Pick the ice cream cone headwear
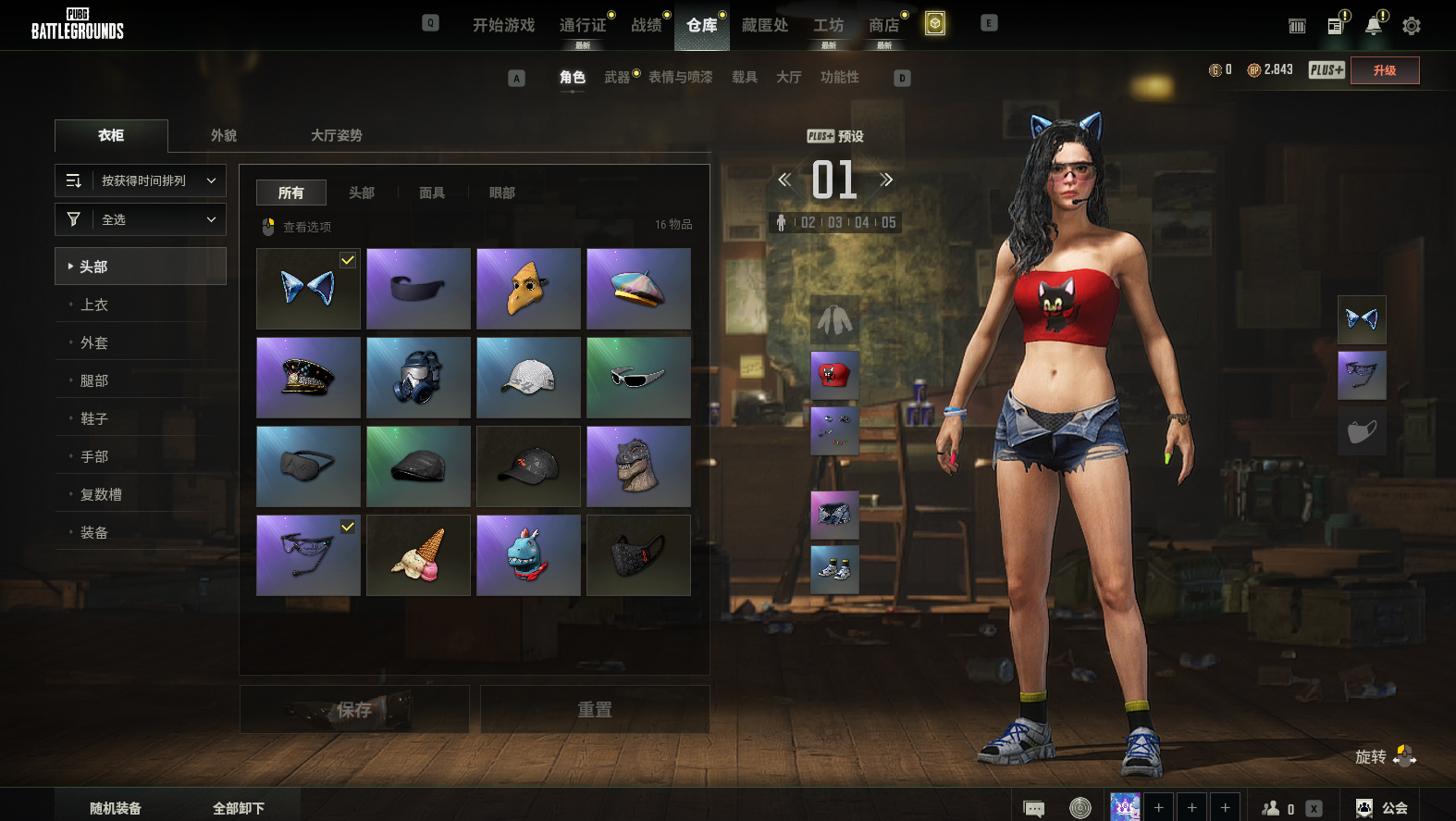Viewport: 1456px width, 821px height. (x=418, y=555)
